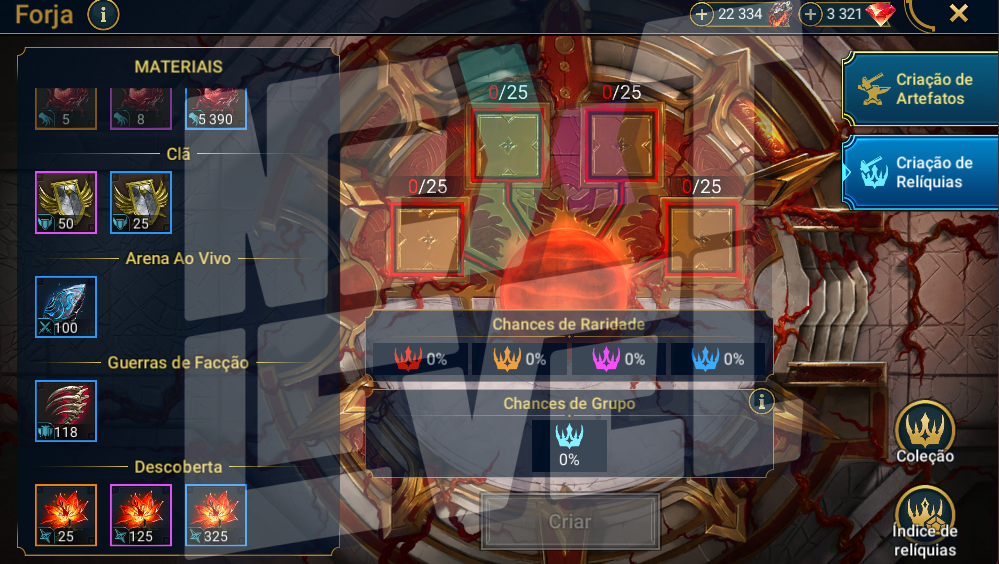Click the Criar button
The image size is (999, 564).
click(570, 521)
